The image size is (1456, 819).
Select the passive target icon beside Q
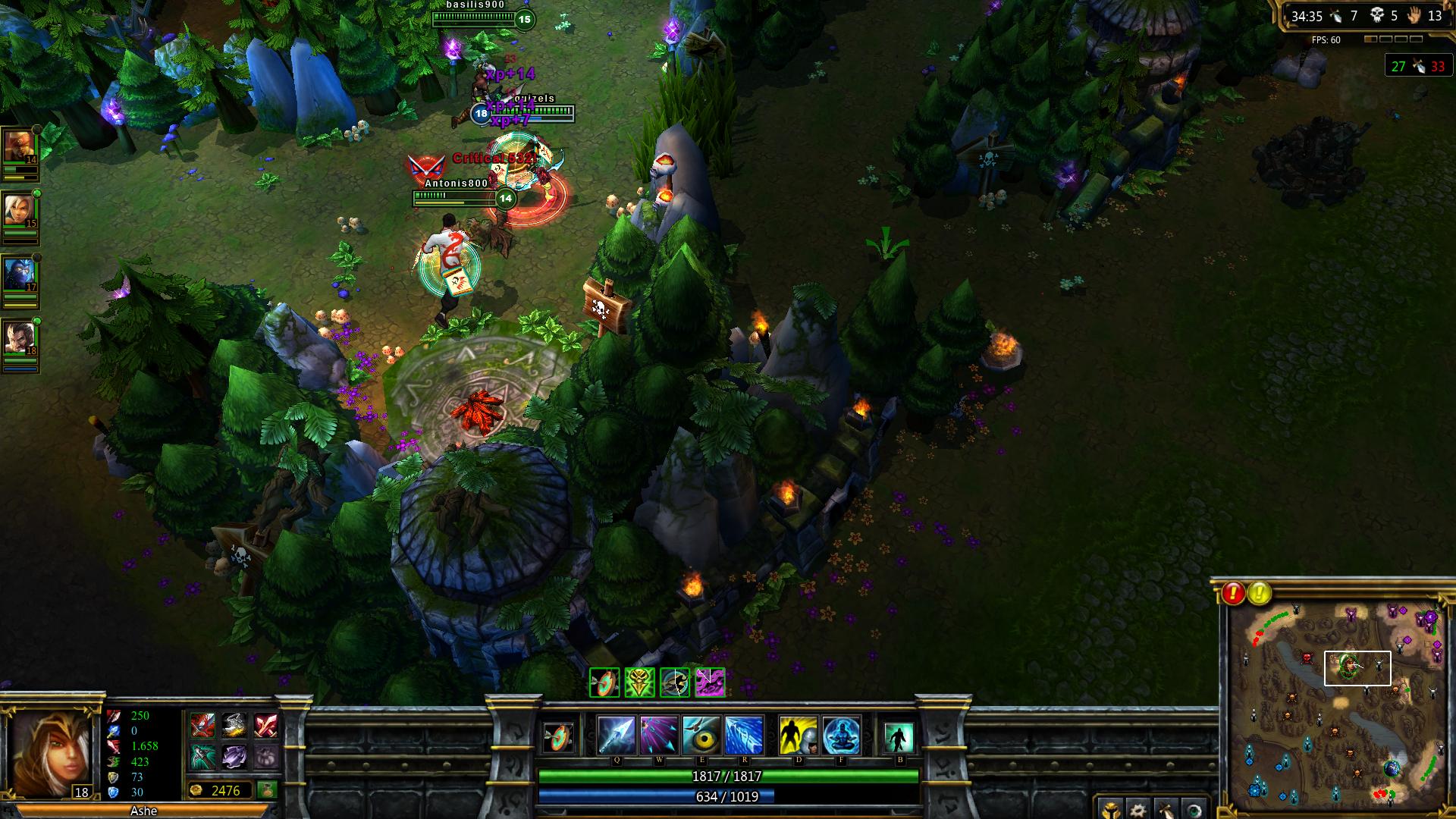click(559, 736)
